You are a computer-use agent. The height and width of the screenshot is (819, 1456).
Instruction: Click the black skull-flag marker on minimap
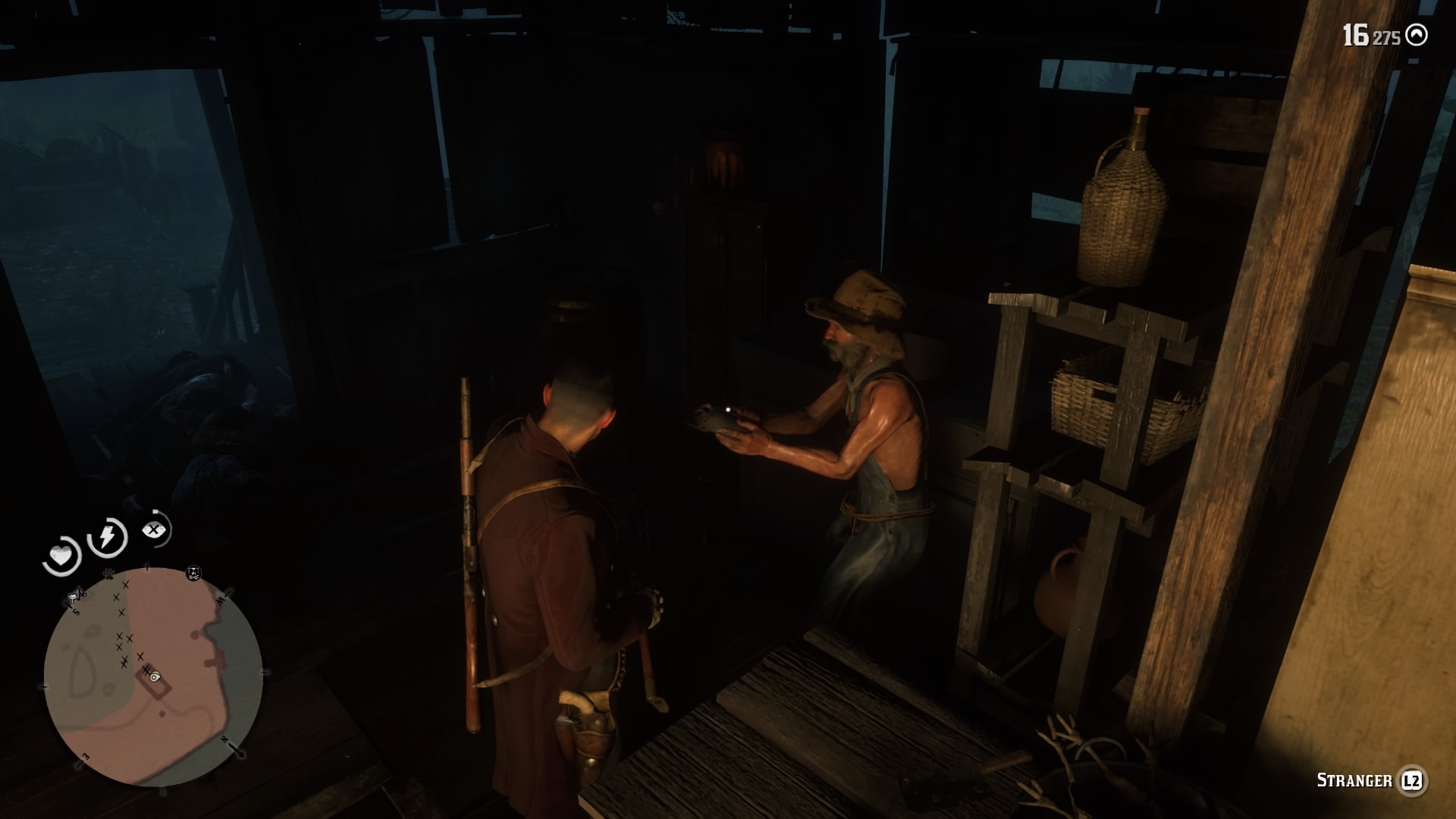pyautogui.click(x=193, y=573)
